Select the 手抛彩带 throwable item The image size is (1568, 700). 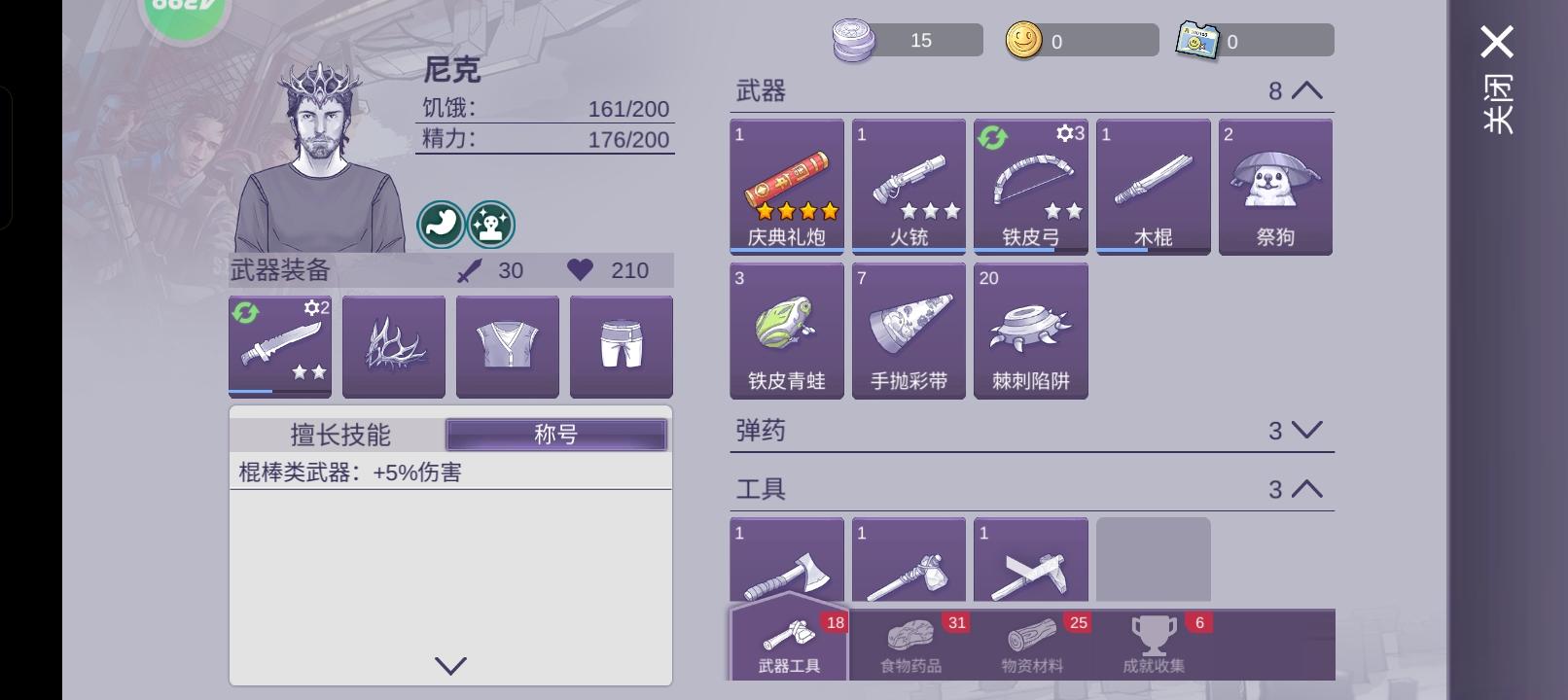click(x=909, y=331)
